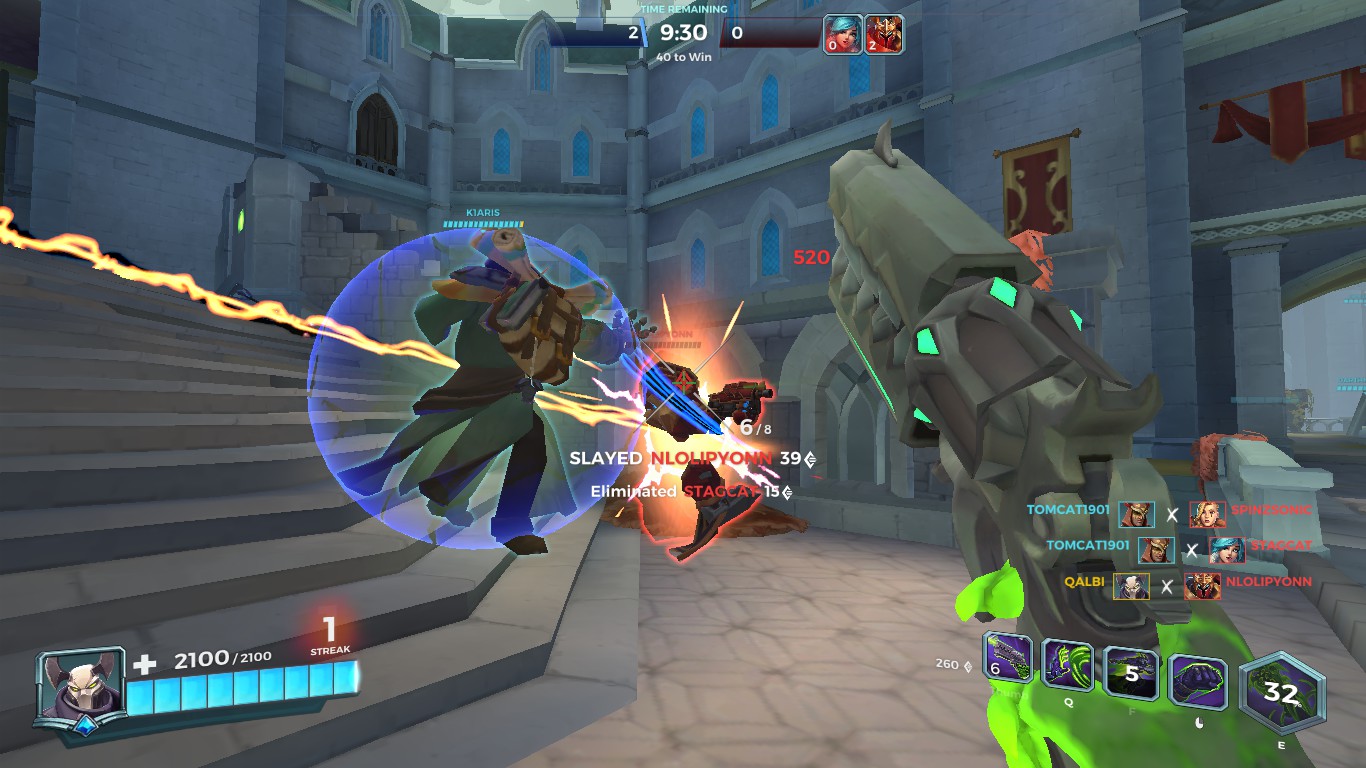The height and width of the screenshot is (768, 1366).
Task: Click STAGCAT in the Eliminated message
Action: [x=716, y=492]
